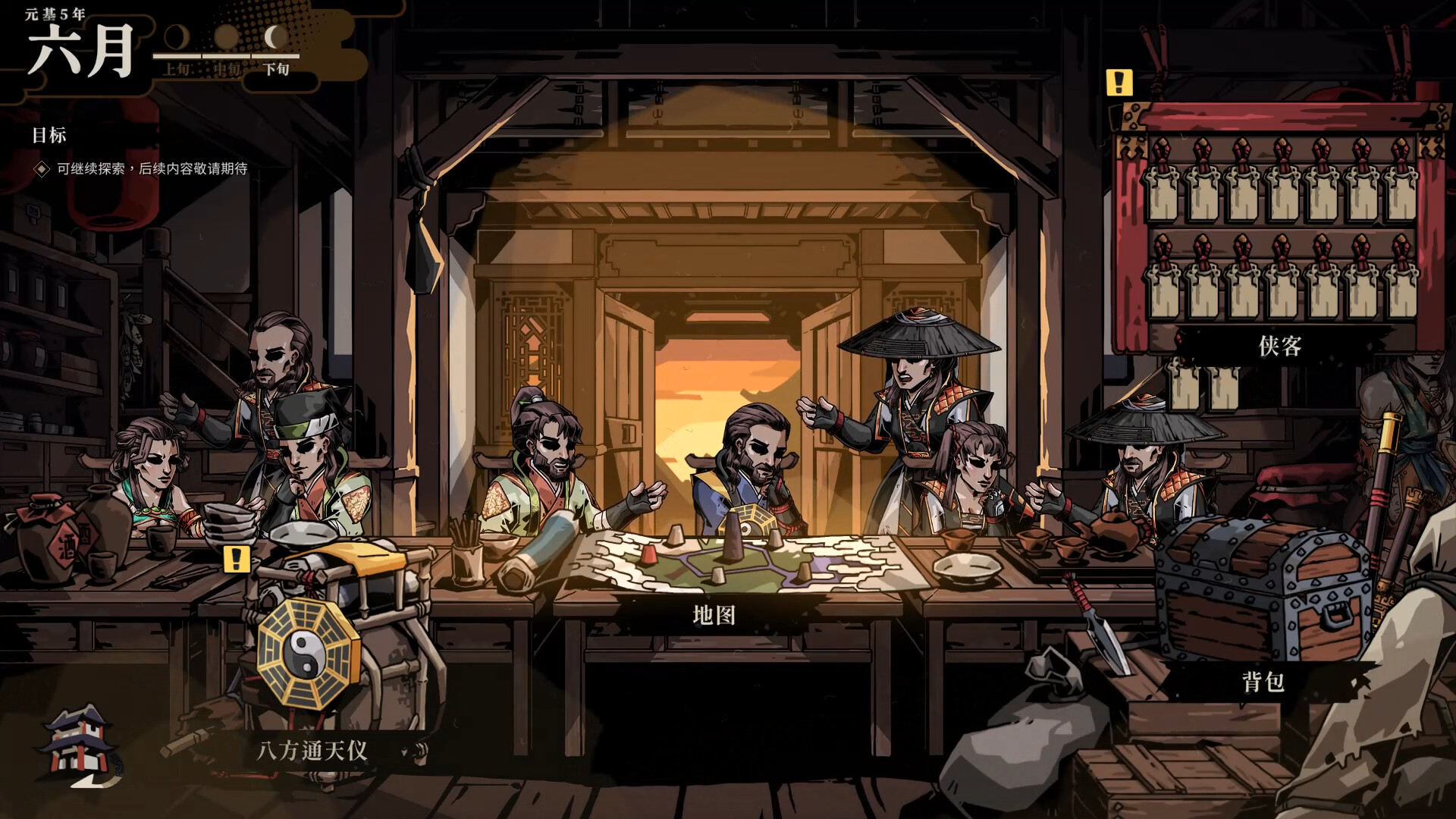Image resolution: width=1456 pixels, height=819 pixels.
Task: Select the 上旬 moon phase toggle
Action: pos(177,45)
